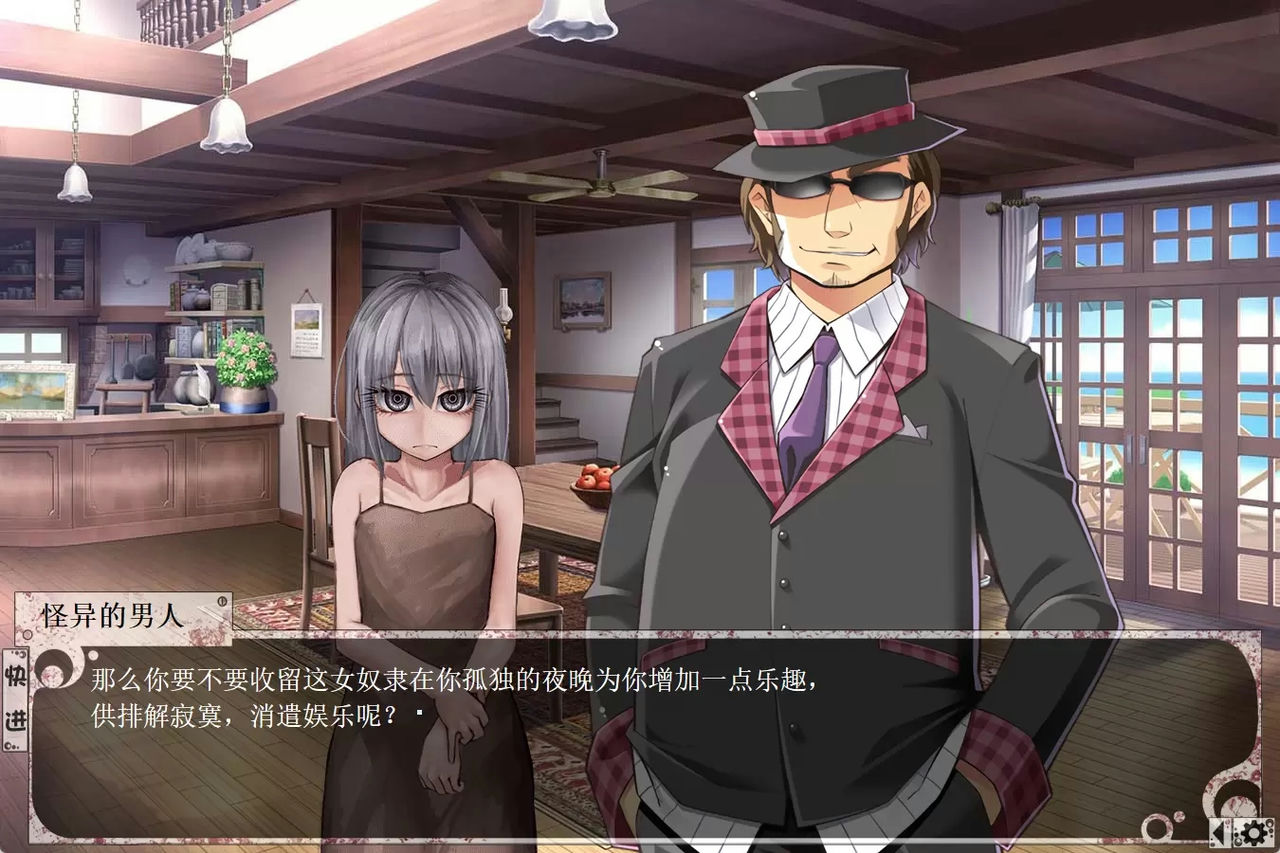Click the small circle badge on the name box
This screenshot has height=853, width=1280.
point(221,601)
